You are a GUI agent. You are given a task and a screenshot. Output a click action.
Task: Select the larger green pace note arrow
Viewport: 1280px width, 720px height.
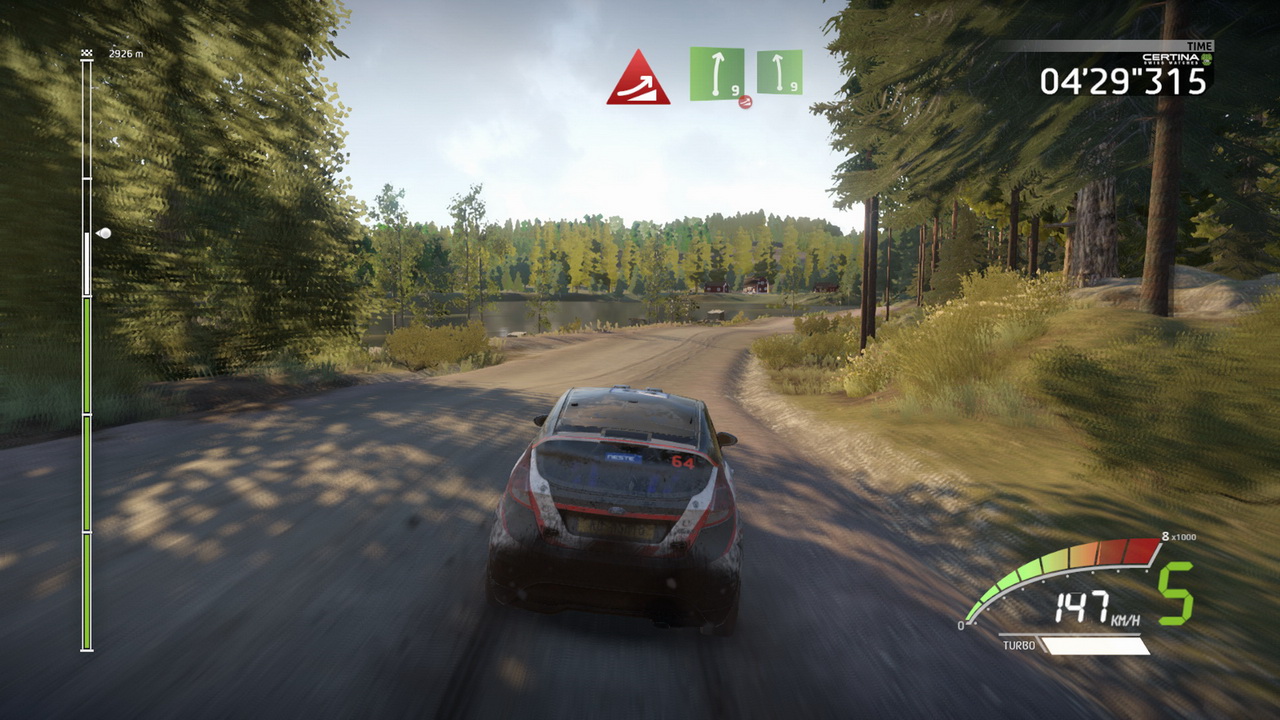point(716,74)
